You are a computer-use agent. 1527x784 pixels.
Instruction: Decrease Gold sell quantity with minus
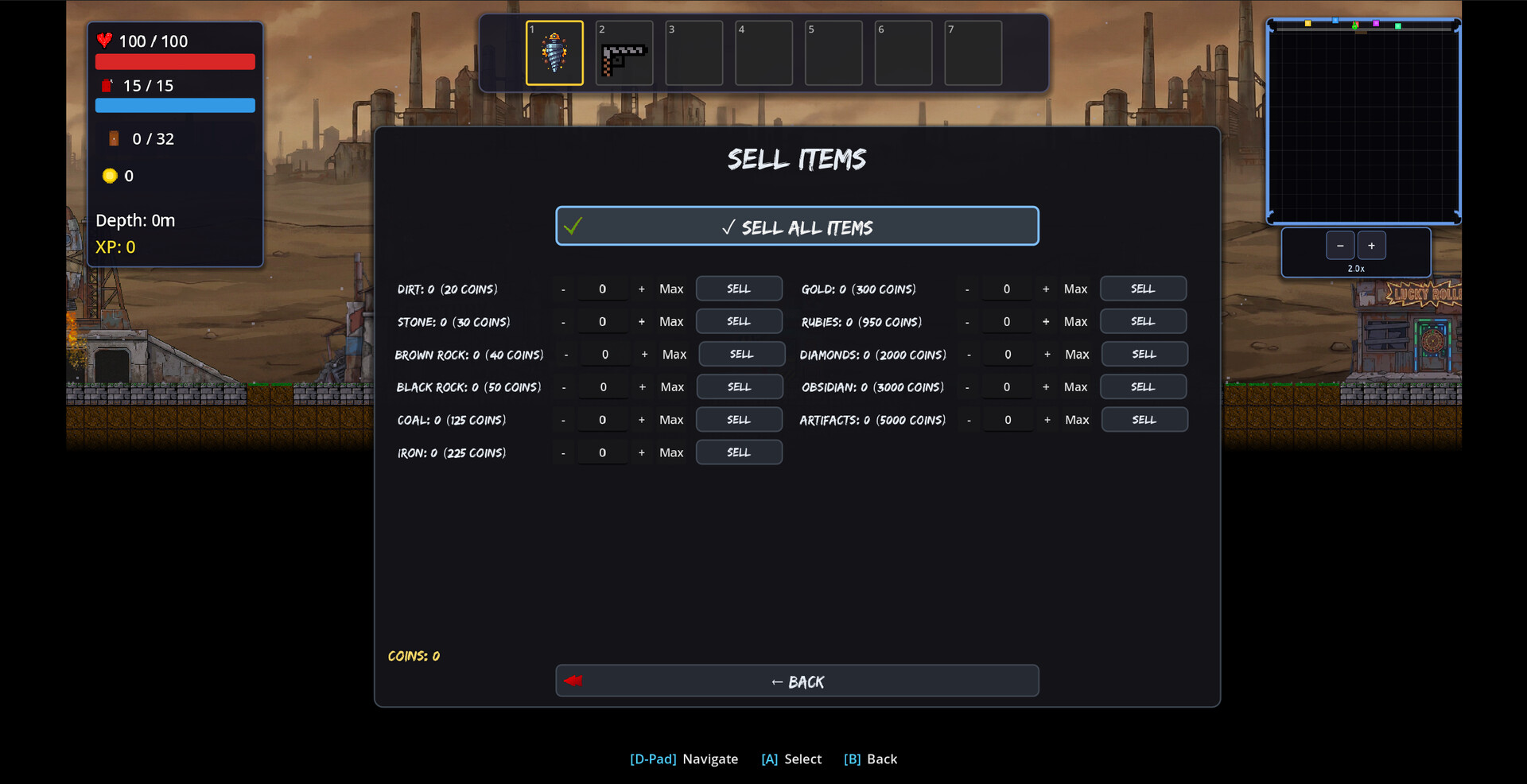pos(967,289)
